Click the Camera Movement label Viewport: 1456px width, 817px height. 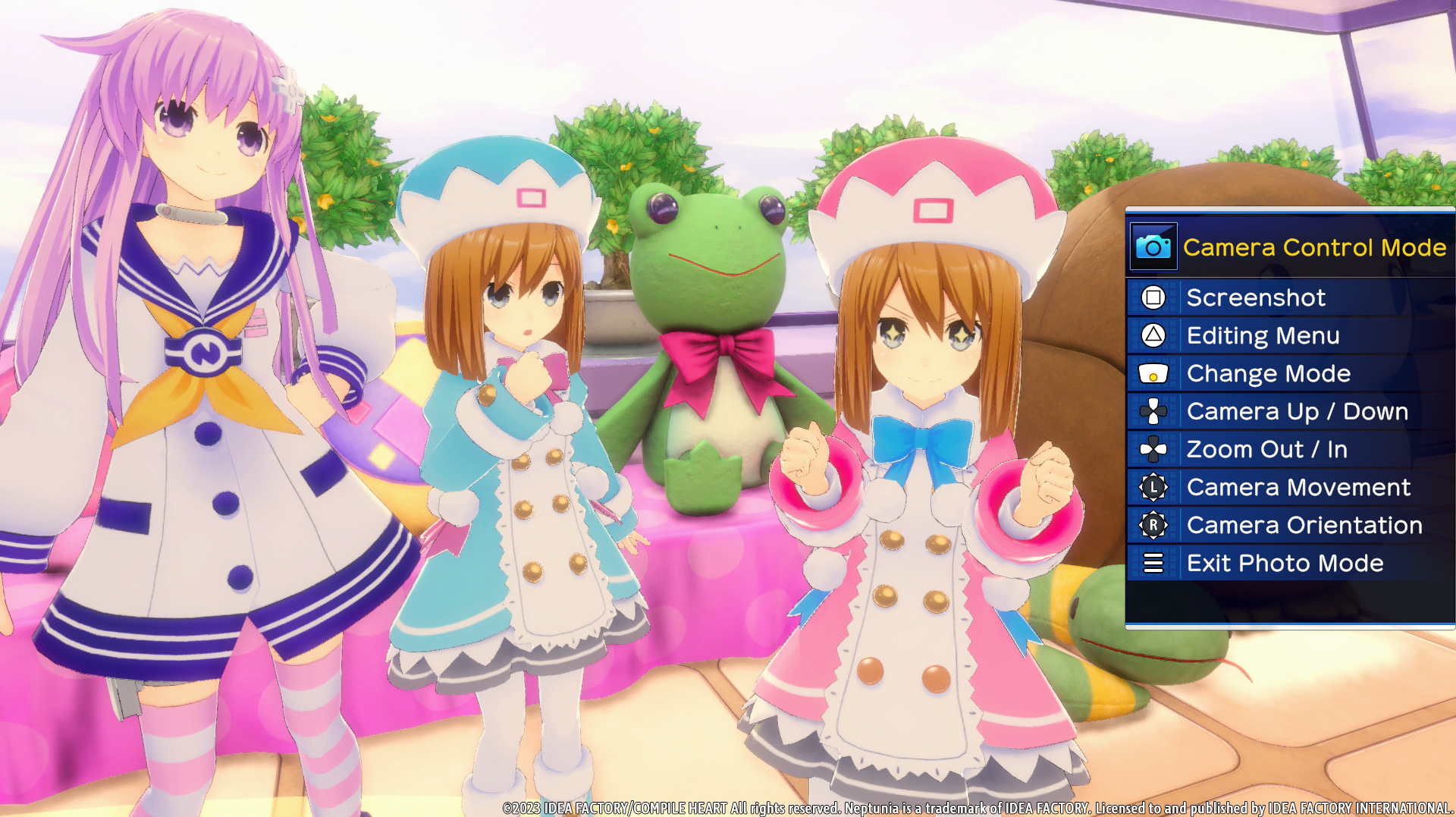1297,487
